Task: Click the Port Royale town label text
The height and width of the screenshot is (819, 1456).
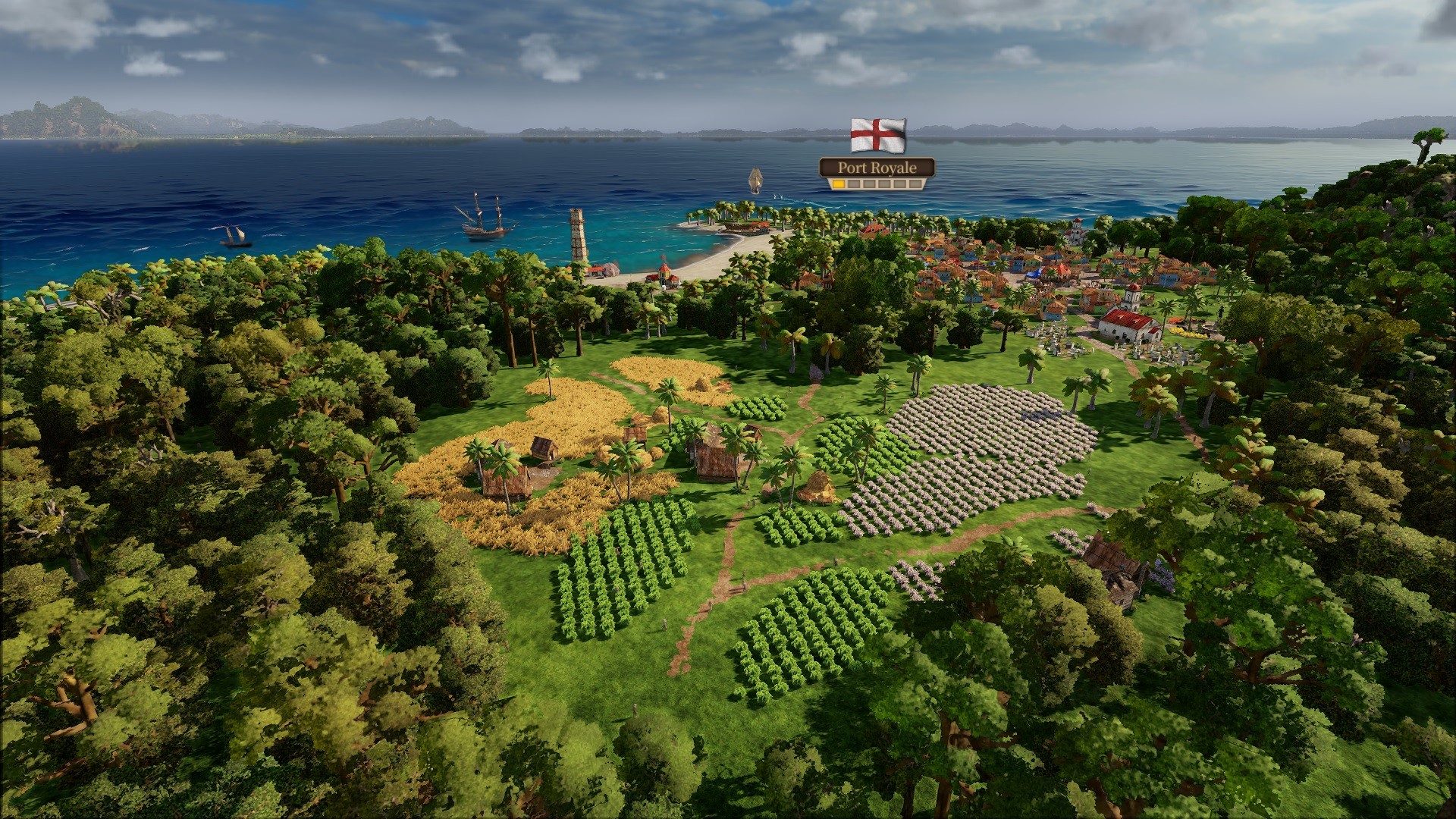Action: (876, 168)
